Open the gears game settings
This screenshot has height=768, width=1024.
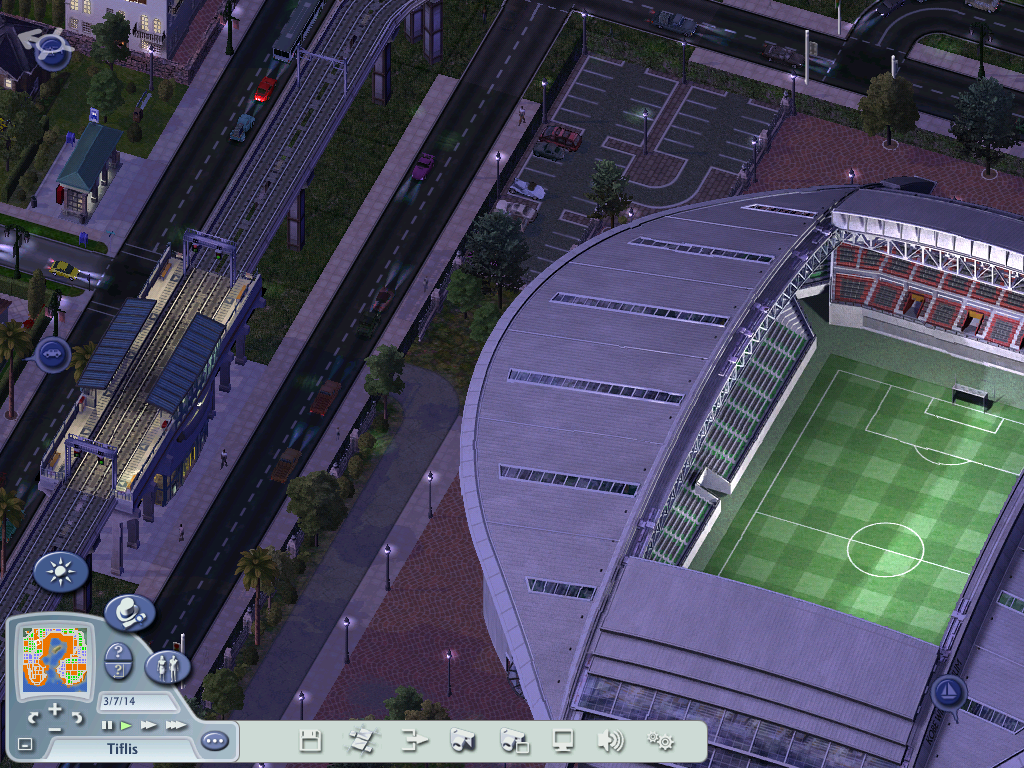point(660,741)
